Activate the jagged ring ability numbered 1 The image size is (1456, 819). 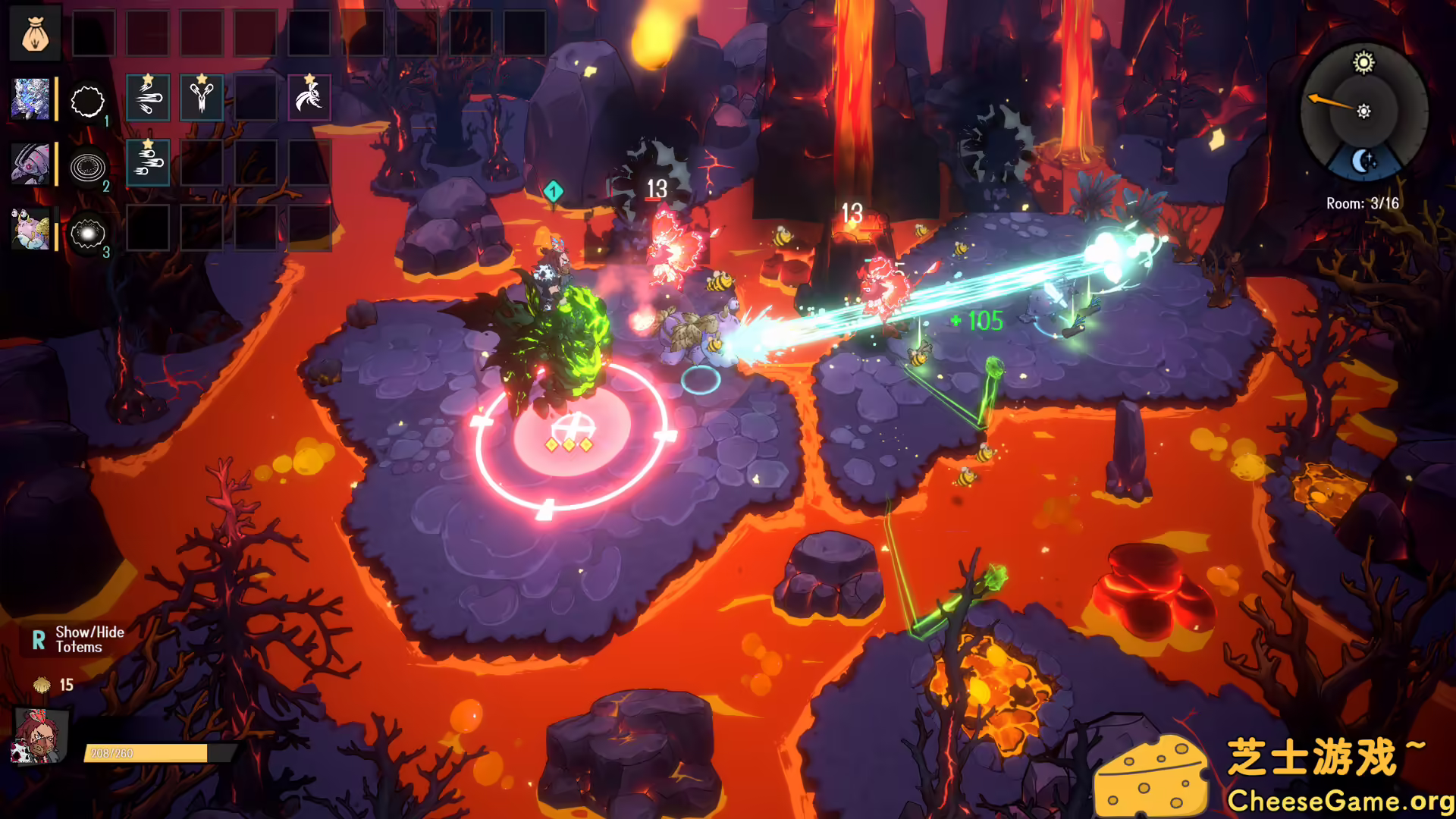click(87, 100)
